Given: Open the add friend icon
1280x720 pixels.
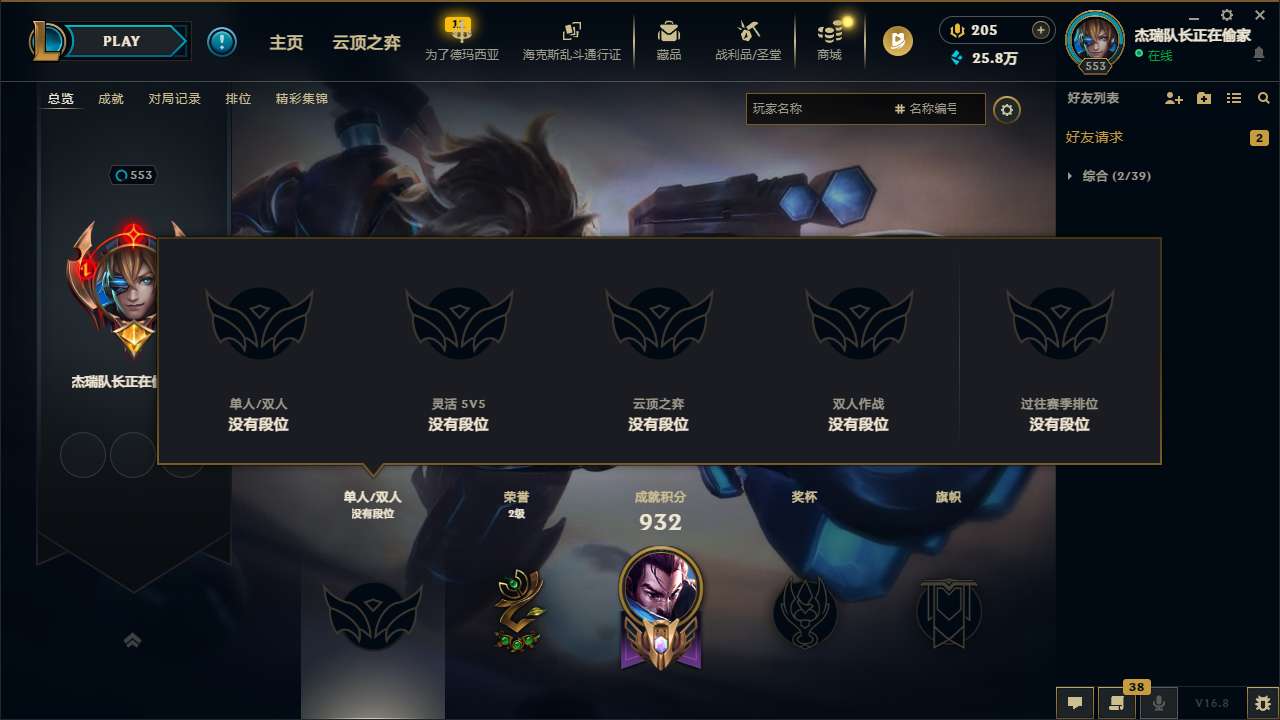Looking at the screenshot, I should 1172,98.
